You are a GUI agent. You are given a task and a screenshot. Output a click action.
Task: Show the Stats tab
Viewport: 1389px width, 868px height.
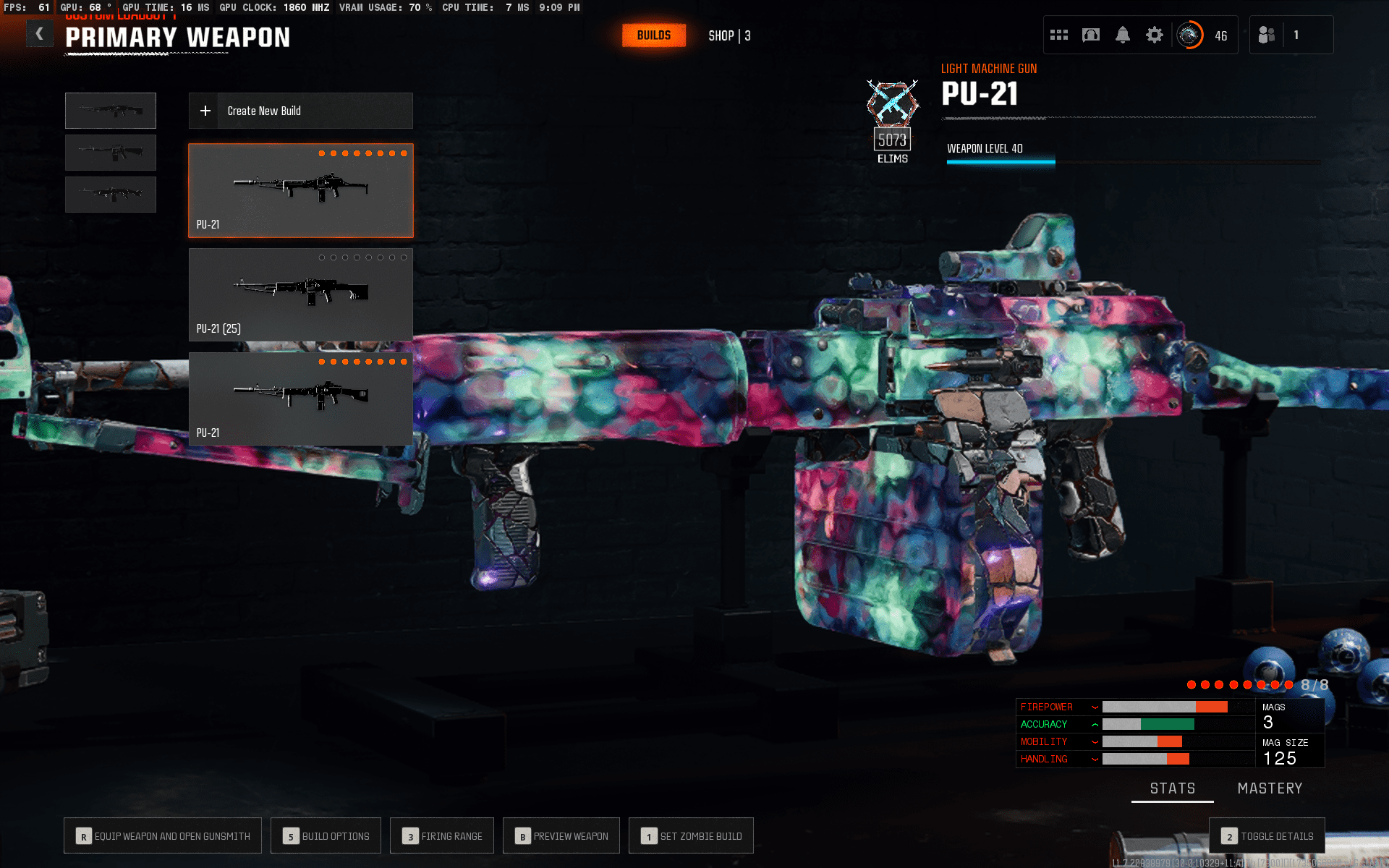point(1173,788)
